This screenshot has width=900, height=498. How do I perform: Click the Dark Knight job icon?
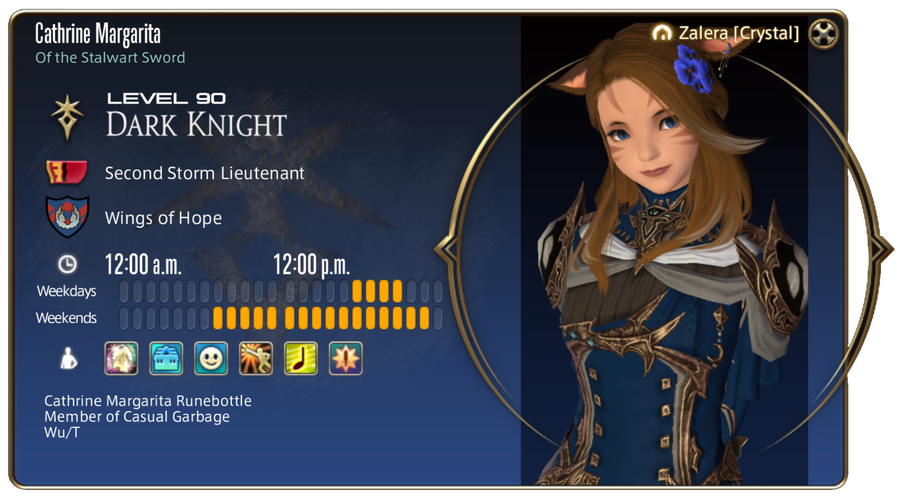point(67,115)
